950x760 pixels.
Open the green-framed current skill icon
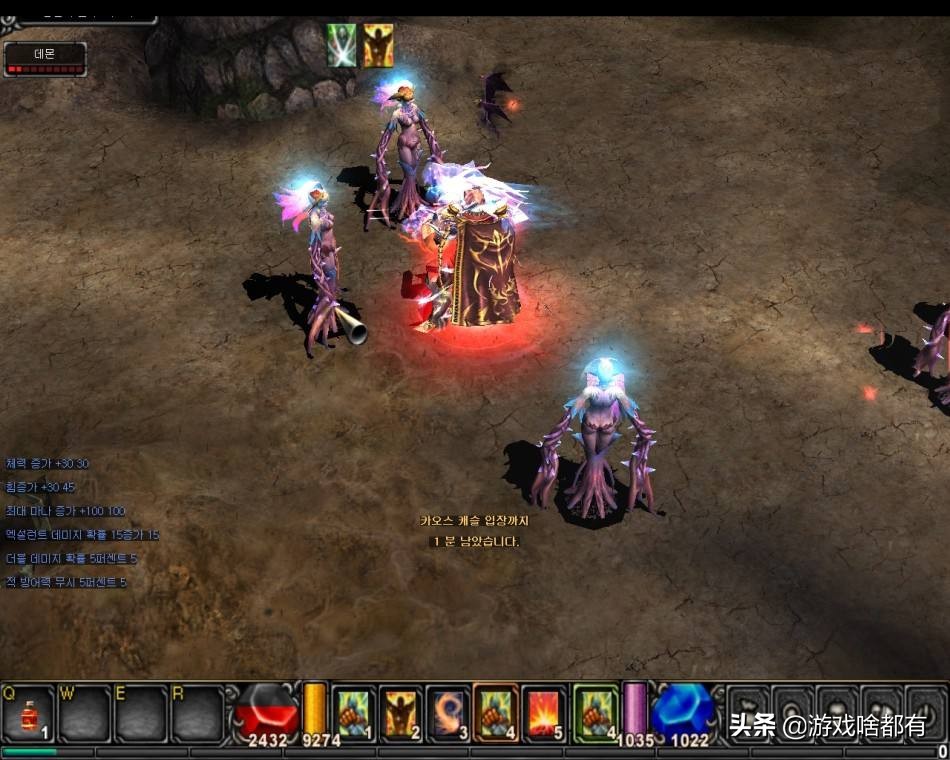597,713
